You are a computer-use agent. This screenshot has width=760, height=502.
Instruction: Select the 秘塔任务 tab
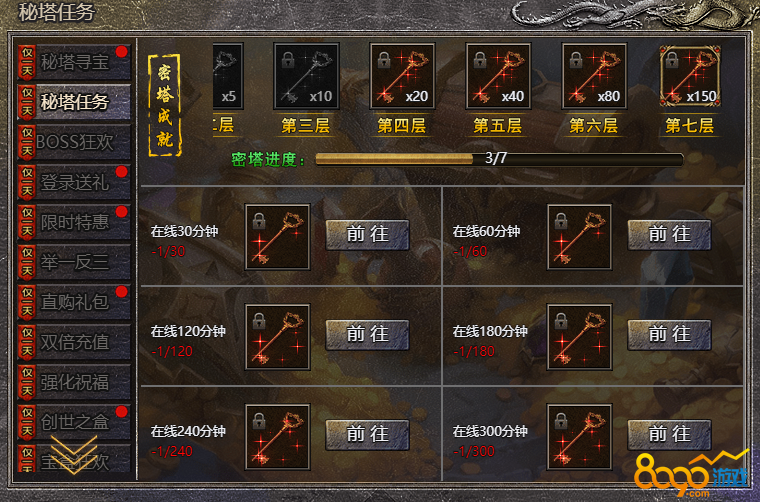click(74, 102)
